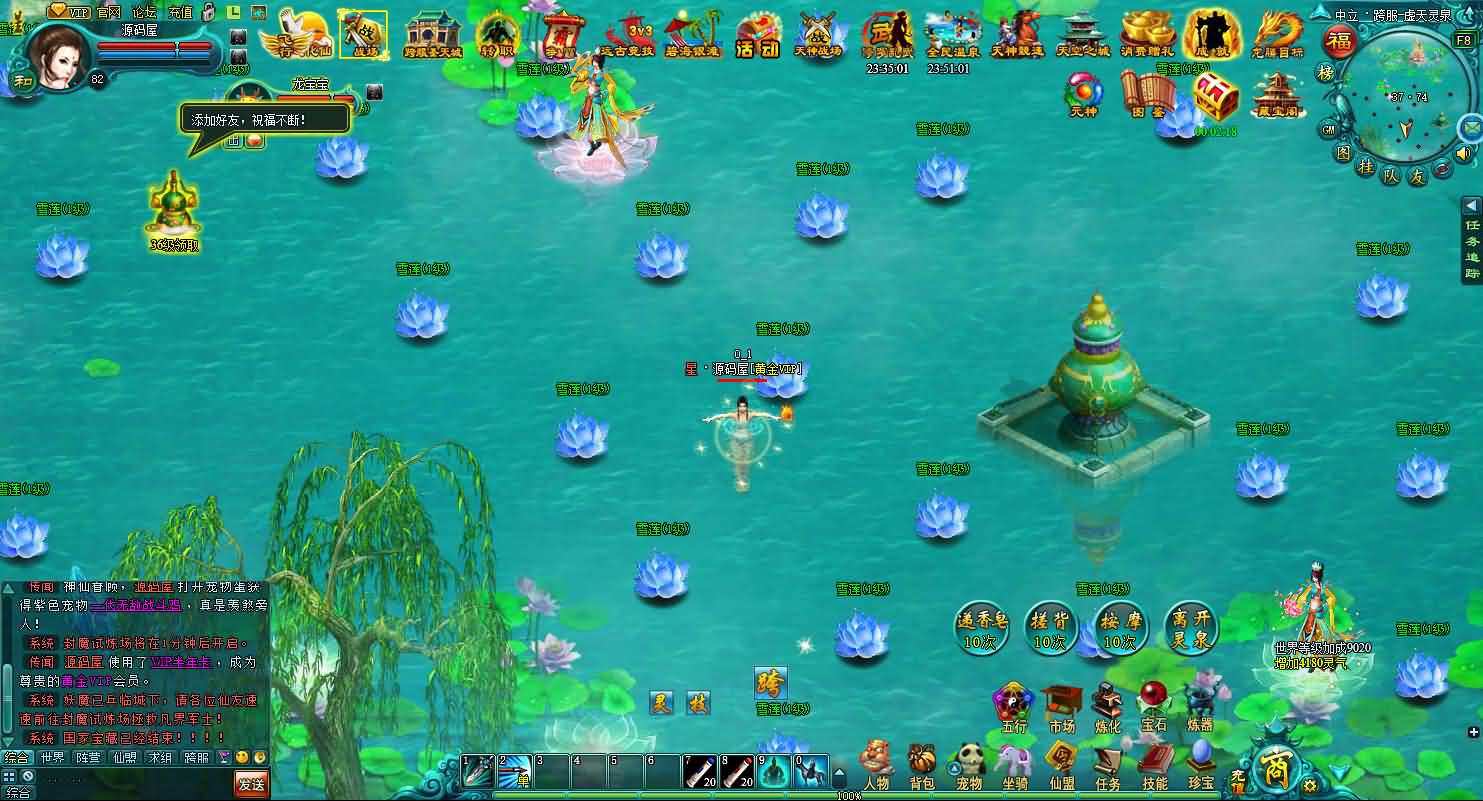Open the 市场 market stall icon
This screenshot has width=1483, height=801.
(x=1061, y=706)
